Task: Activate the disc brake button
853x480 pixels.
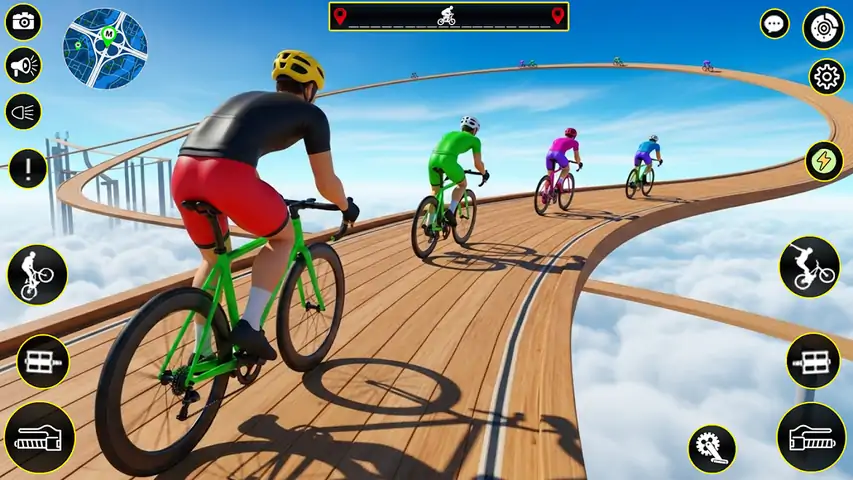Action: pos(823,28)
